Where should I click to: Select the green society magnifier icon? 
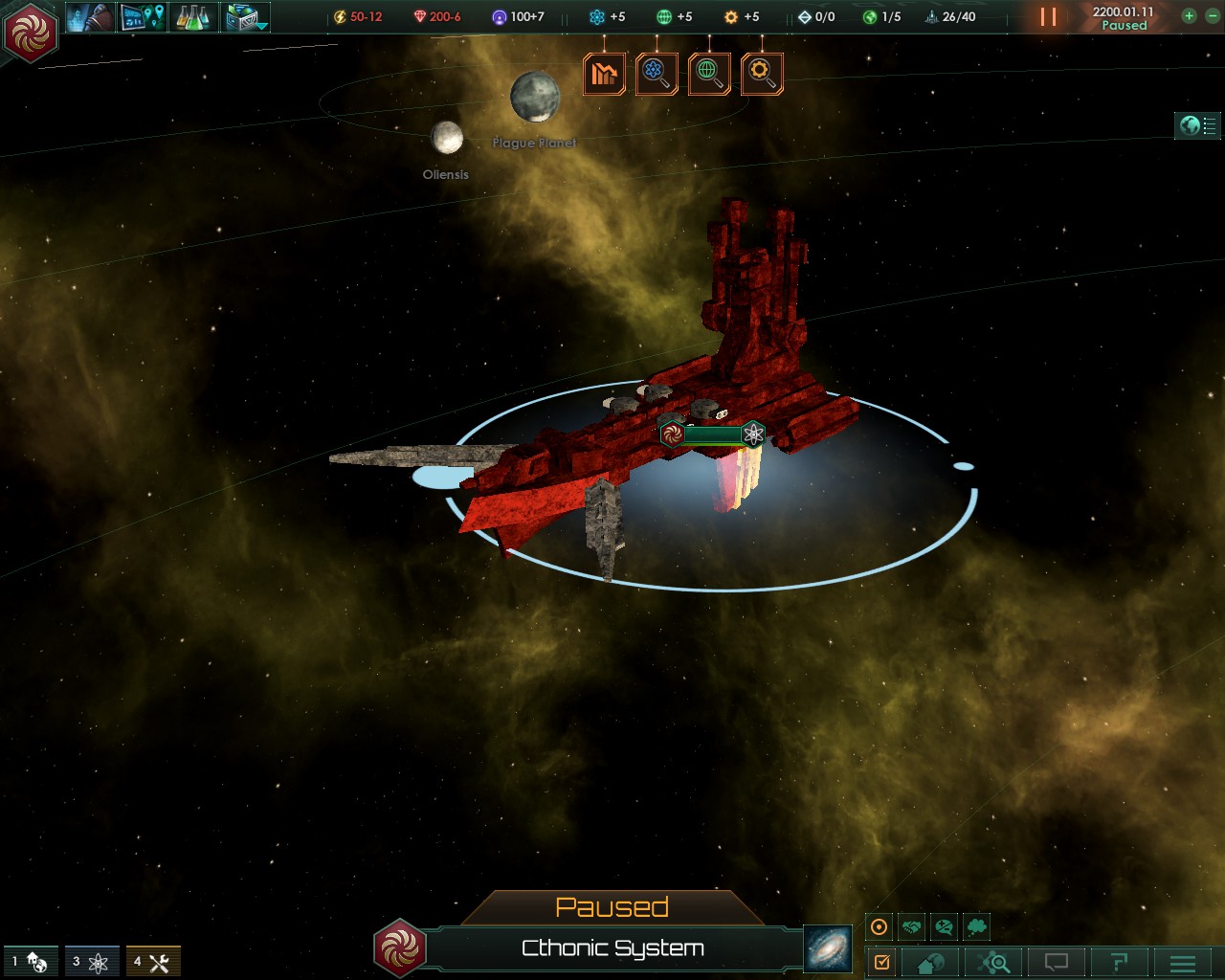[x=708, y=73]
